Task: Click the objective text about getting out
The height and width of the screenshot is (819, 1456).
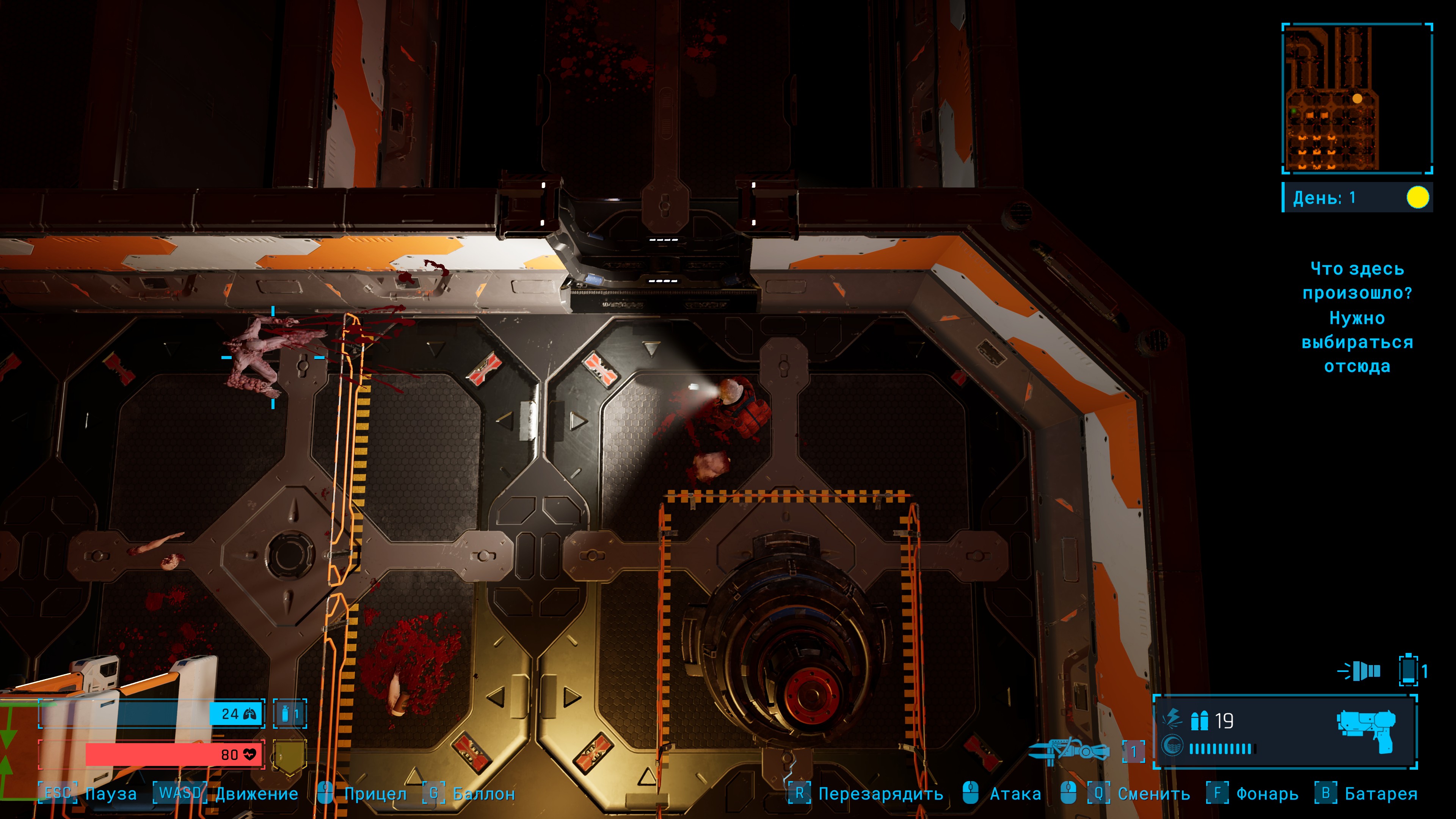Action: point(1357,317)
